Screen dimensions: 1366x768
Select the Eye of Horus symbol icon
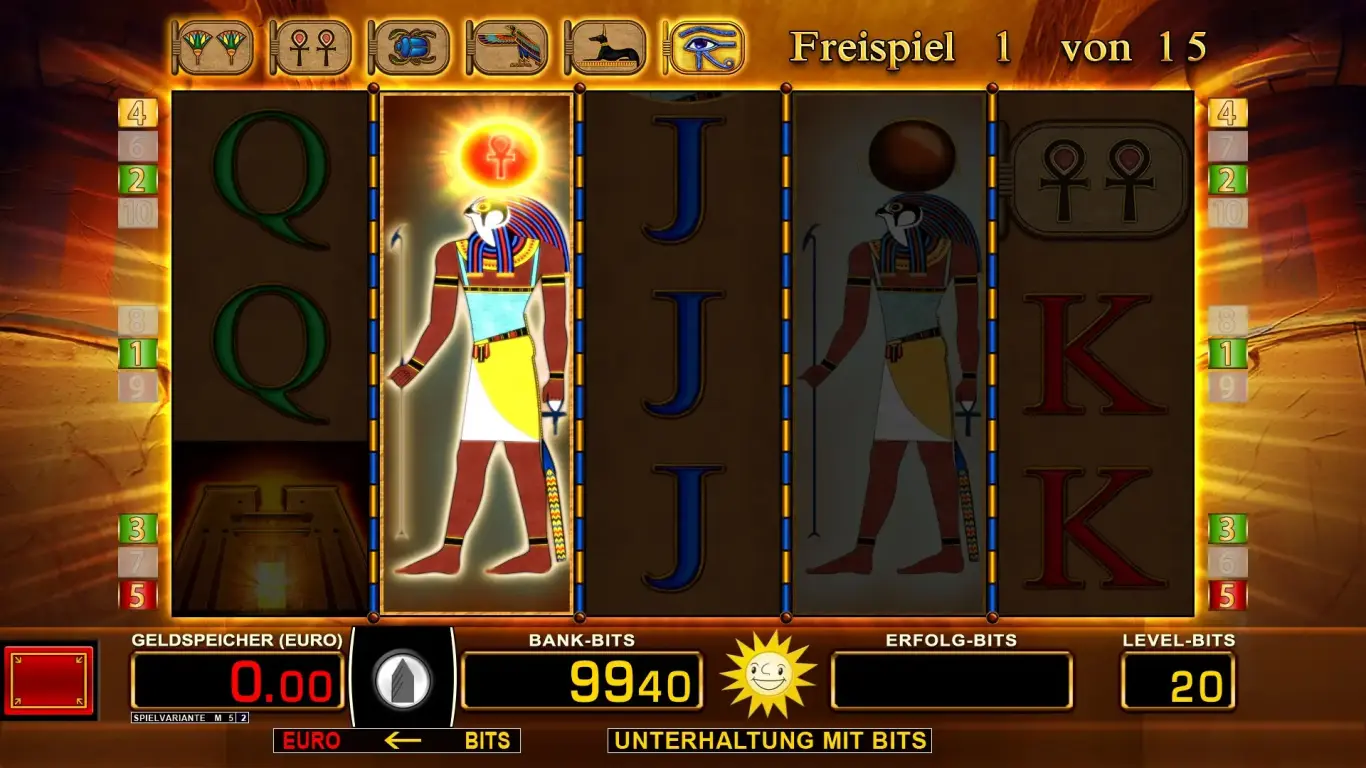point(701,47)
